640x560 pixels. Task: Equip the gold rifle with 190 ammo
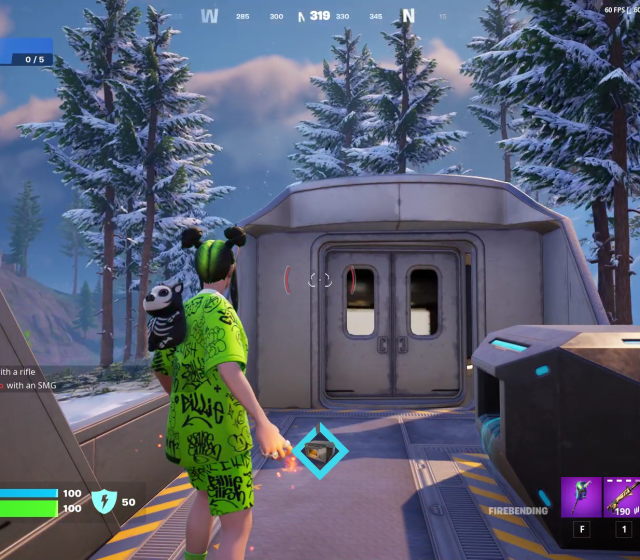coord(622,497)
